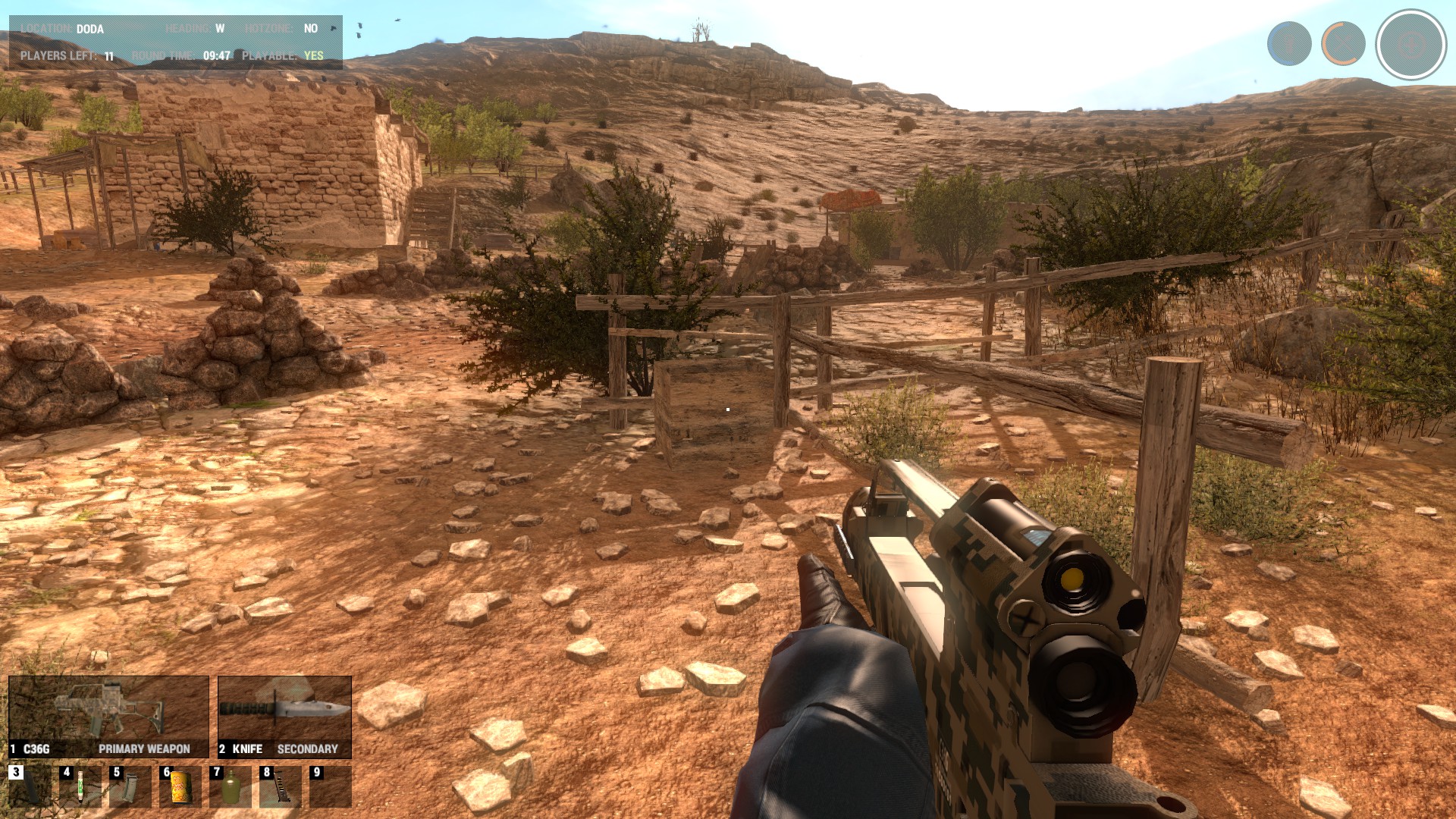Choose the dark magazine in slot 3

click(30, 787)
